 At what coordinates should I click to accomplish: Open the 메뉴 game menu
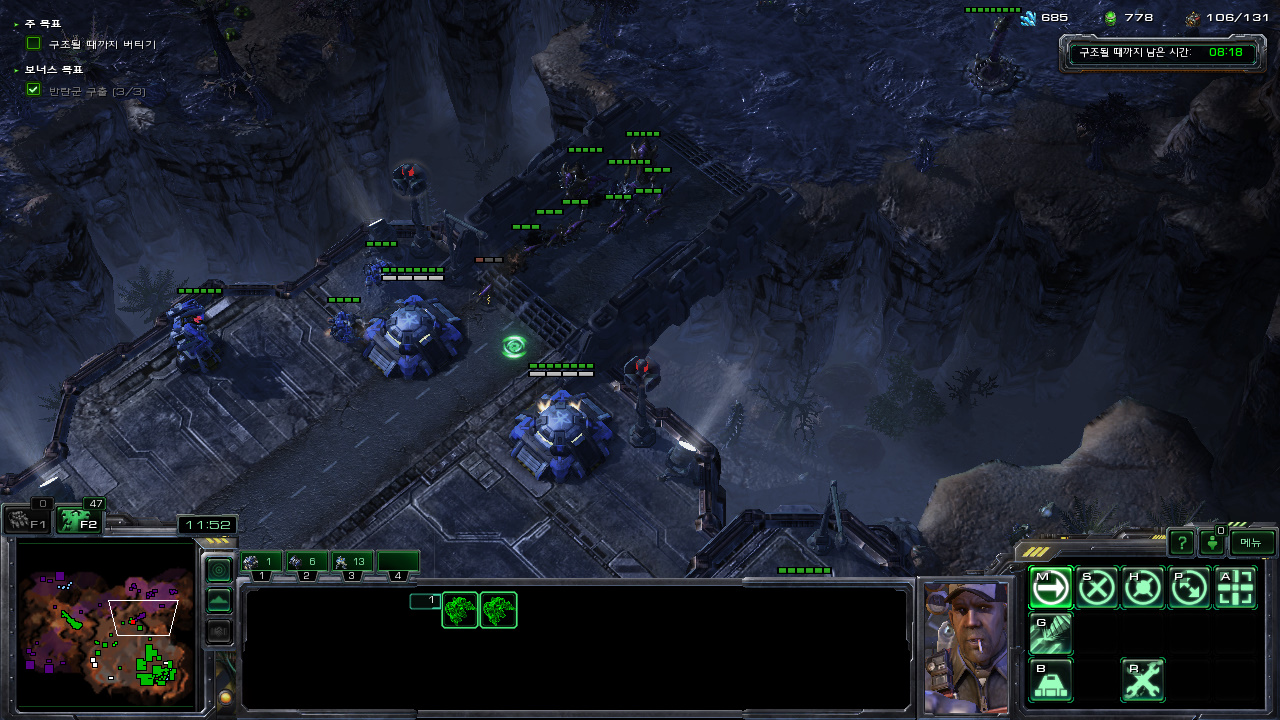coord(1252,542)
